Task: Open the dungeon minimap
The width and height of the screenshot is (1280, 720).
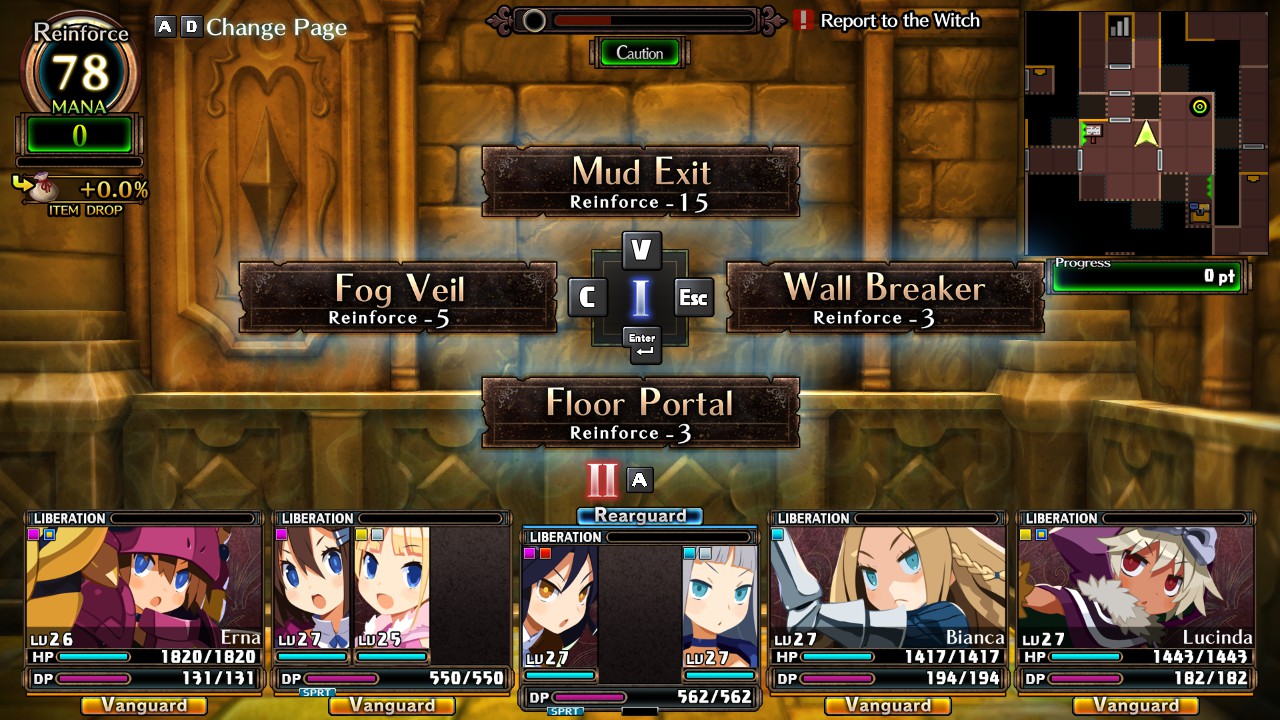Action: pyautogui.click(x=1146, y=133)
